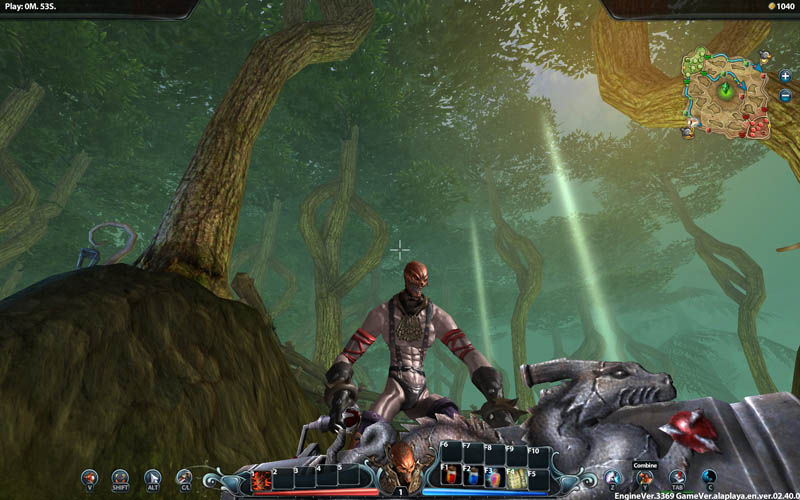Viewport: 800px width, 500px height.
Task: Use the red health potion in F1
Action: click(452, 478)
